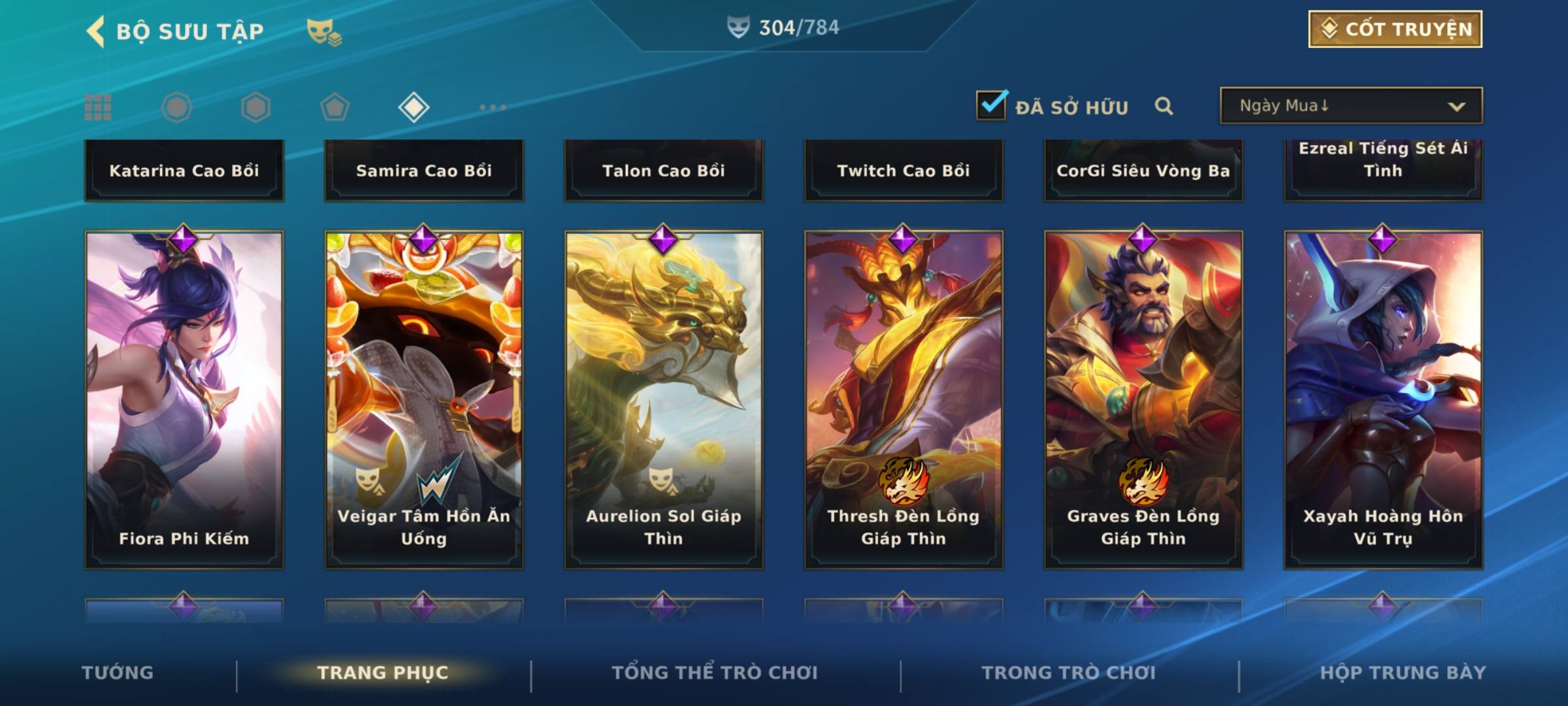Expand the Ngày Mua sort dropdown

click(1350, 106)
